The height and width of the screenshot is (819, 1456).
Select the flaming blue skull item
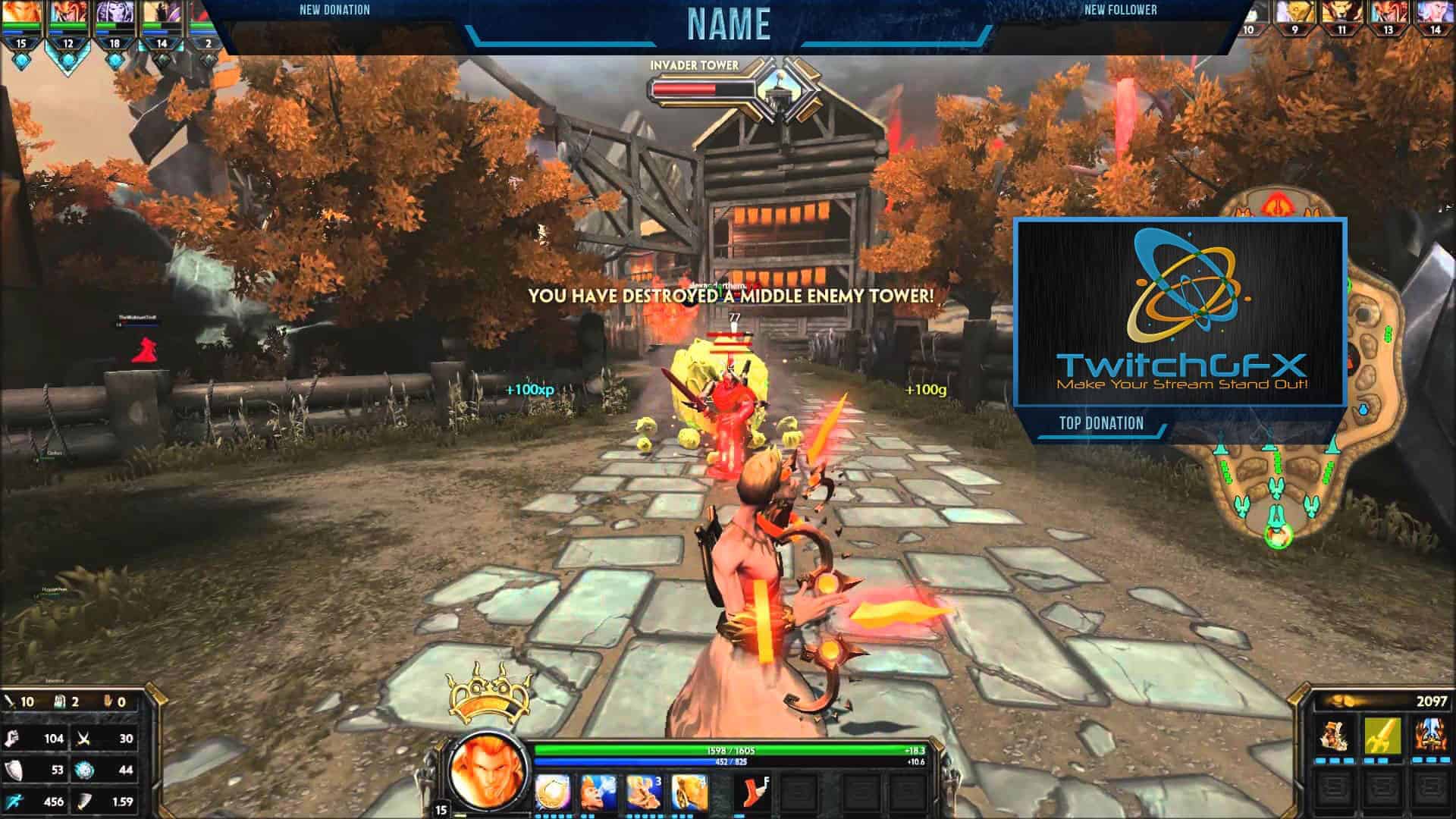(1428, 735)
